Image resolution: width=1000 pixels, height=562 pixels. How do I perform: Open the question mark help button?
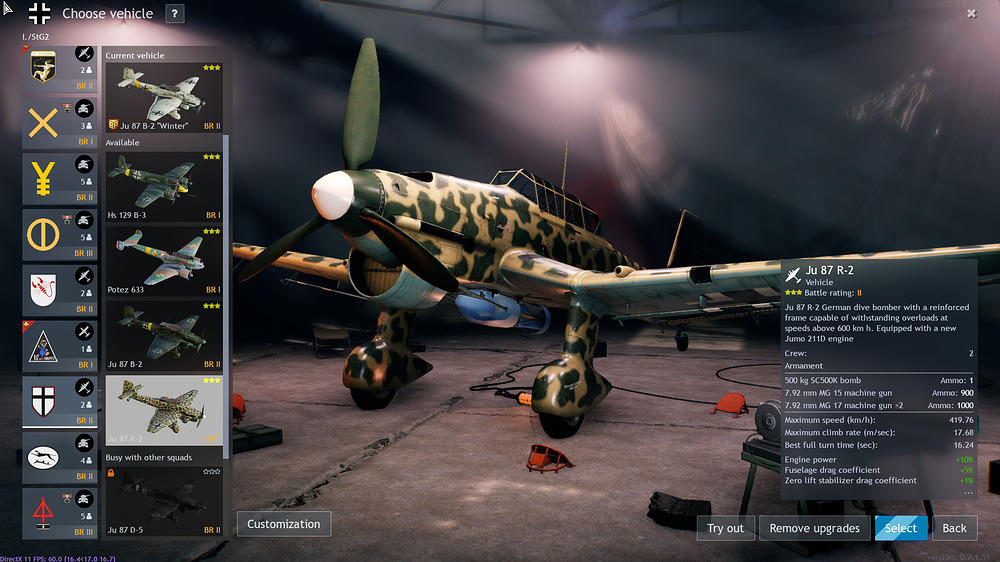coord(175,14)
